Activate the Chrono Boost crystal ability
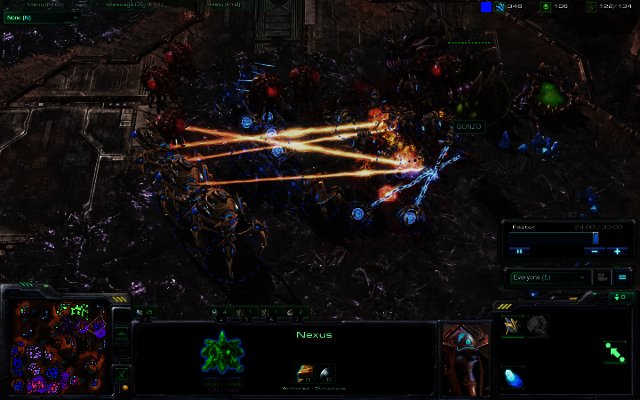Screen dimensions: 640x400 [516, 377]
